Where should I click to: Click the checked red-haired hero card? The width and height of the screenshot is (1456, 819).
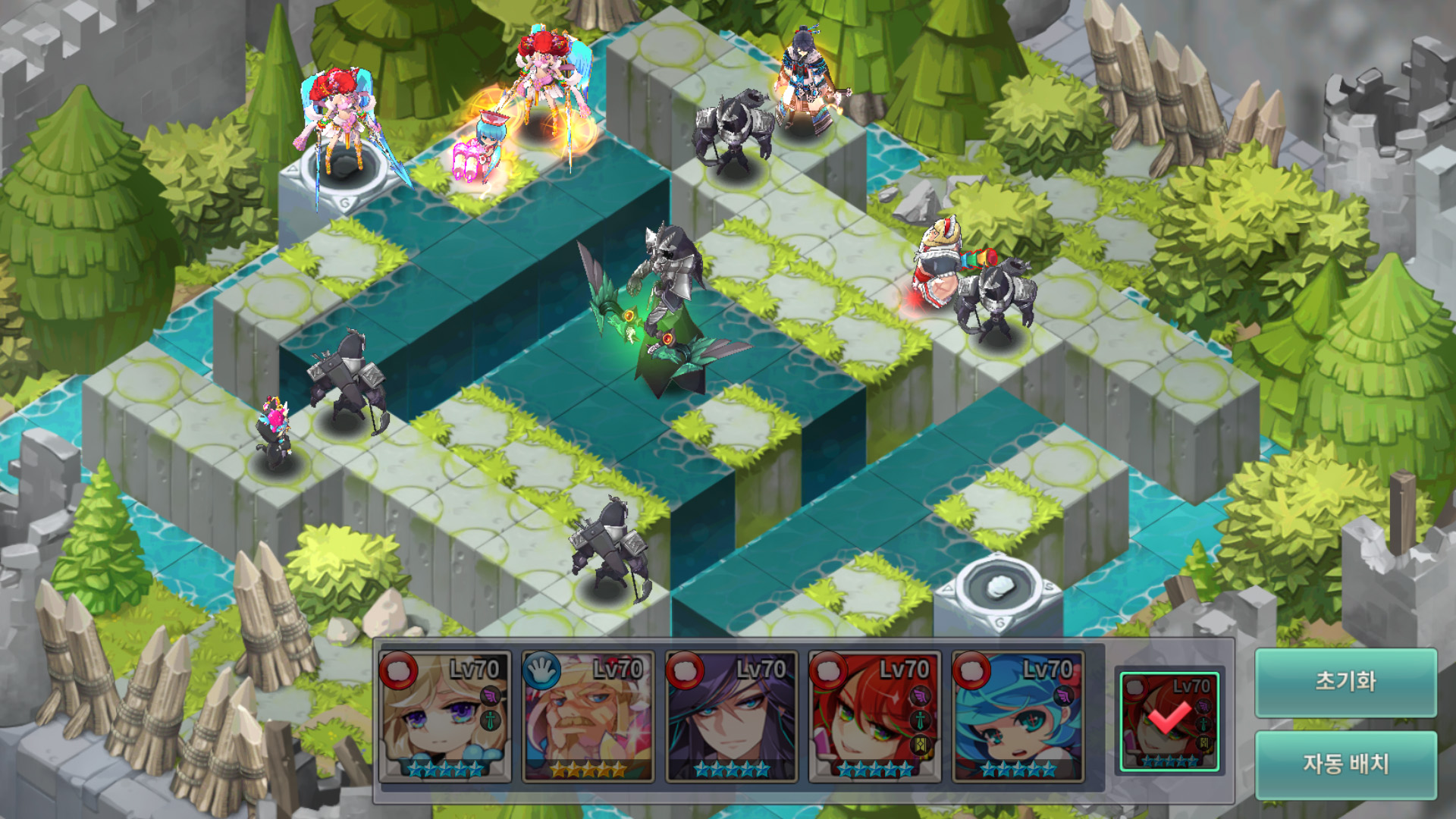1169,721
